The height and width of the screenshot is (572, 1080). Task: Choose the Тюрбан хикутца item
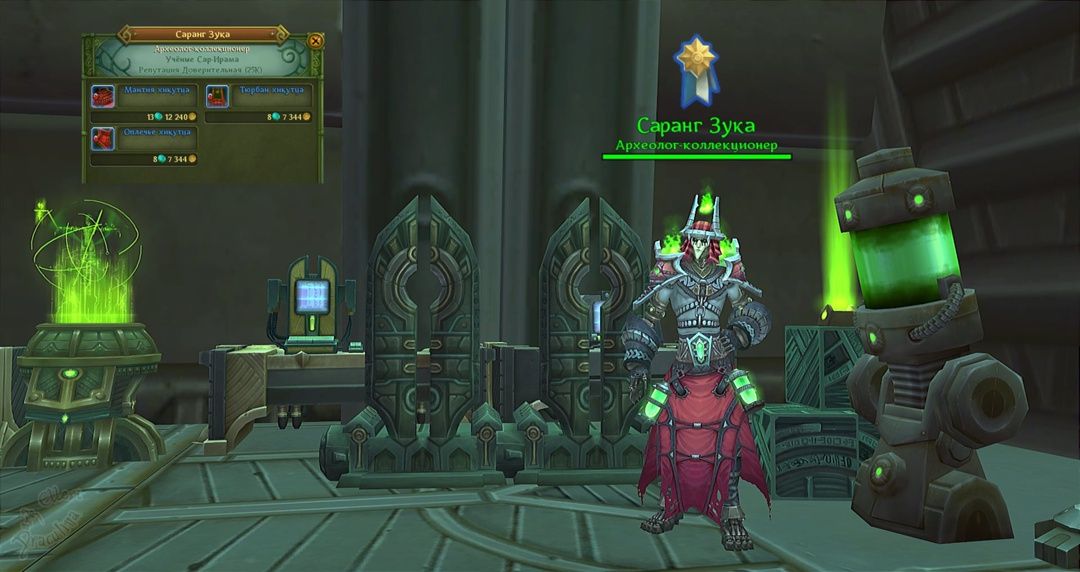point(218,96)
